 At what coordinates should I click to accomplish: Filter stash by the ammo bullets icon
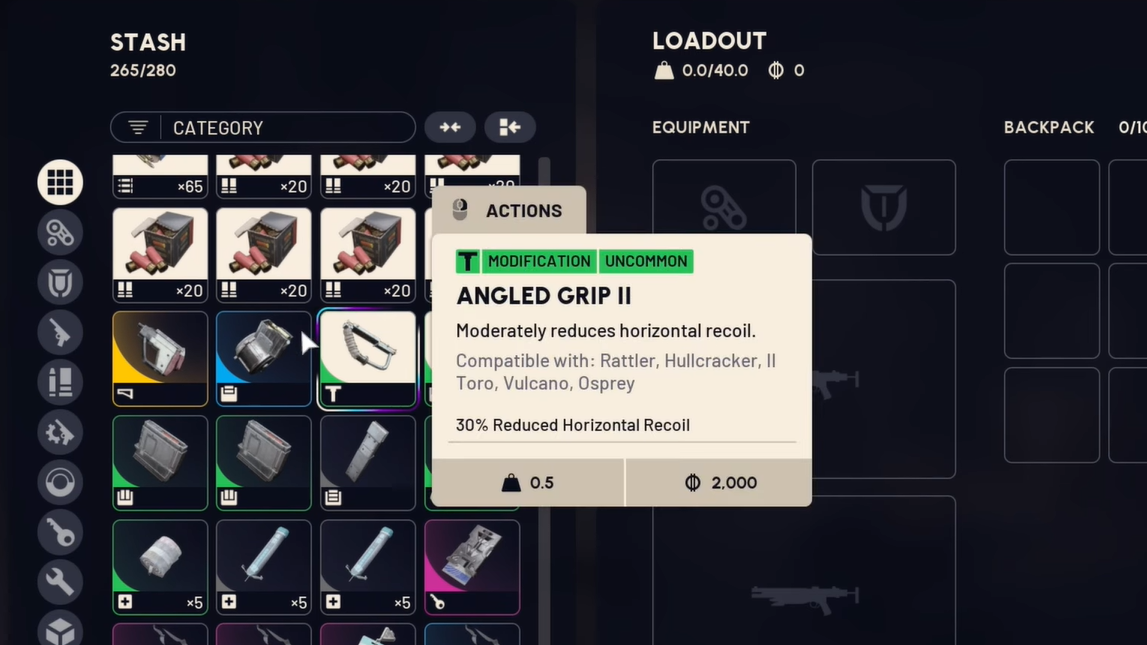(x=60, y=382)
